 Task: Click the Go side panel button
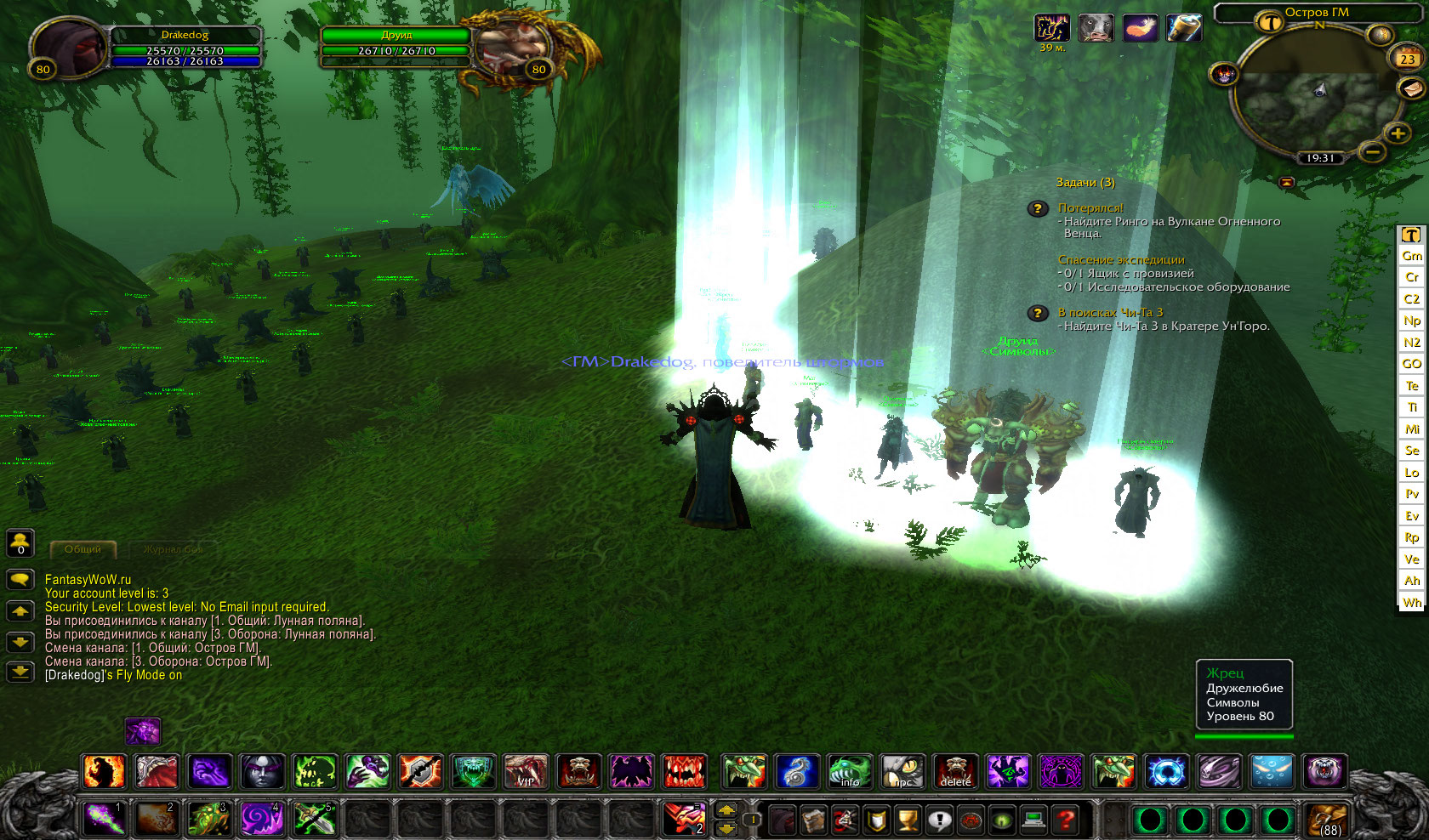pyautogui.click(x=1412, y=364)
